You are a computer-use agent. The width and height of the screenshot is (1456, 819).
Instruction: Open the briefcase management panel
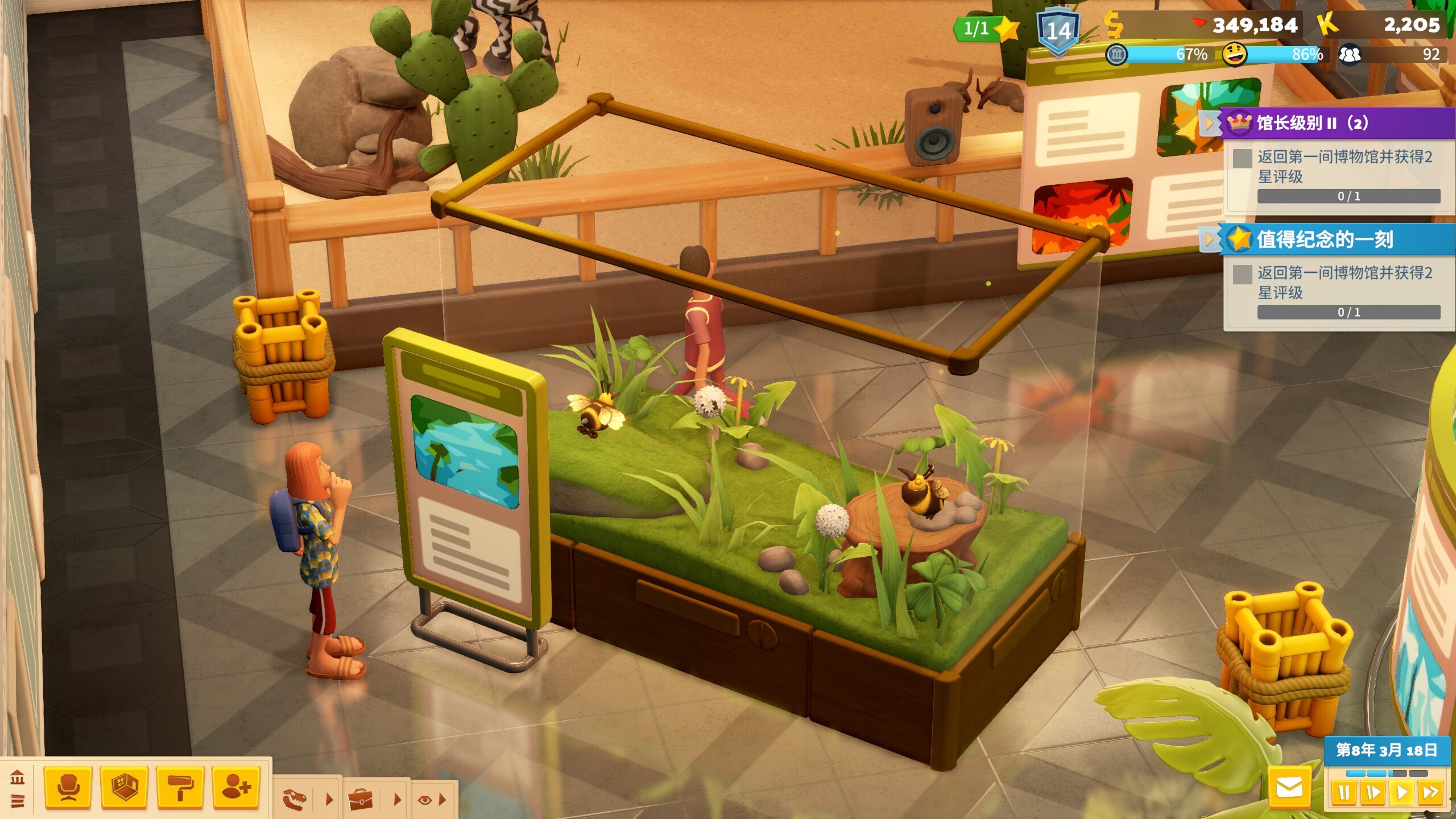[x=361, y=799]
